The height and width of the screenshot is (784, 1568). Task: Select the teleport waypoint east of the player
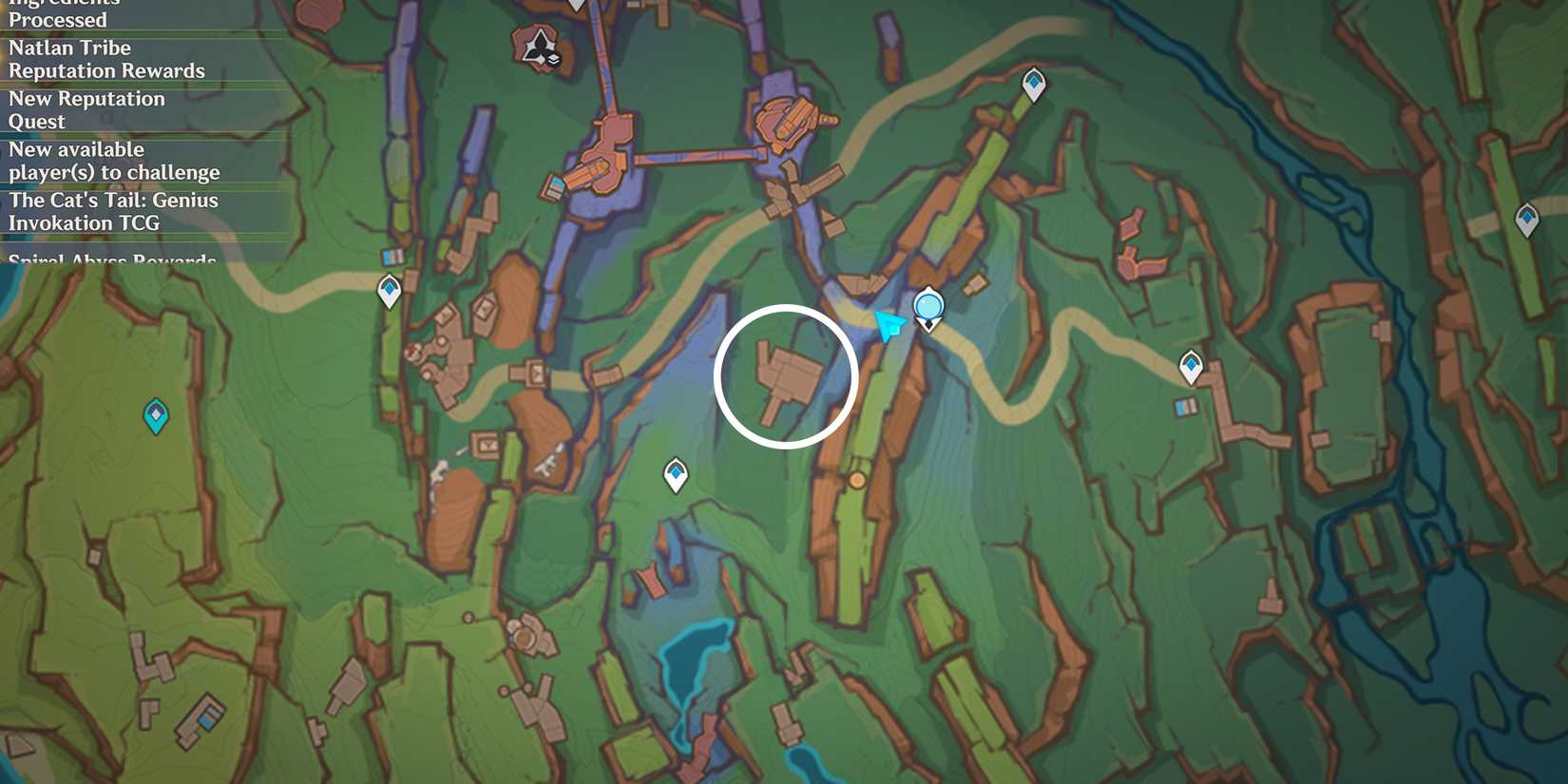(1189, 363)
